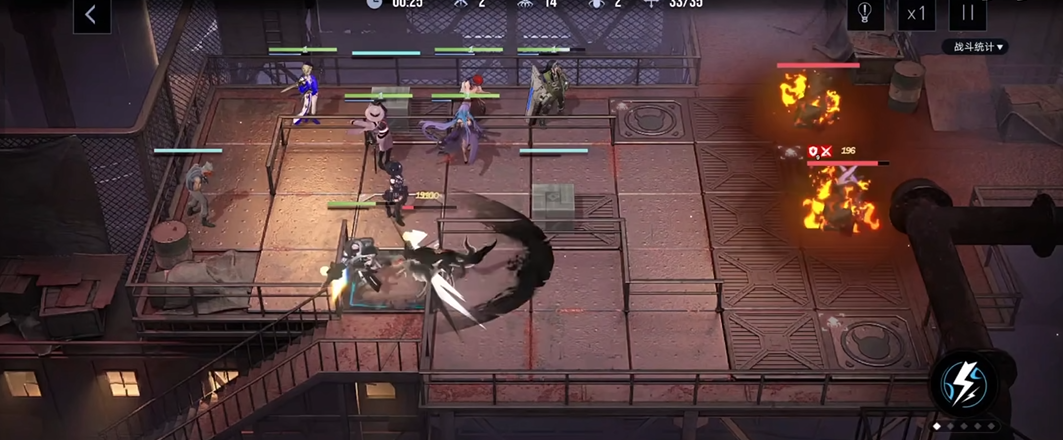The height and width of the screenshot is (440, 1063).
Task: Toggle the x1 game speed
Action: (x=915, y=14)
